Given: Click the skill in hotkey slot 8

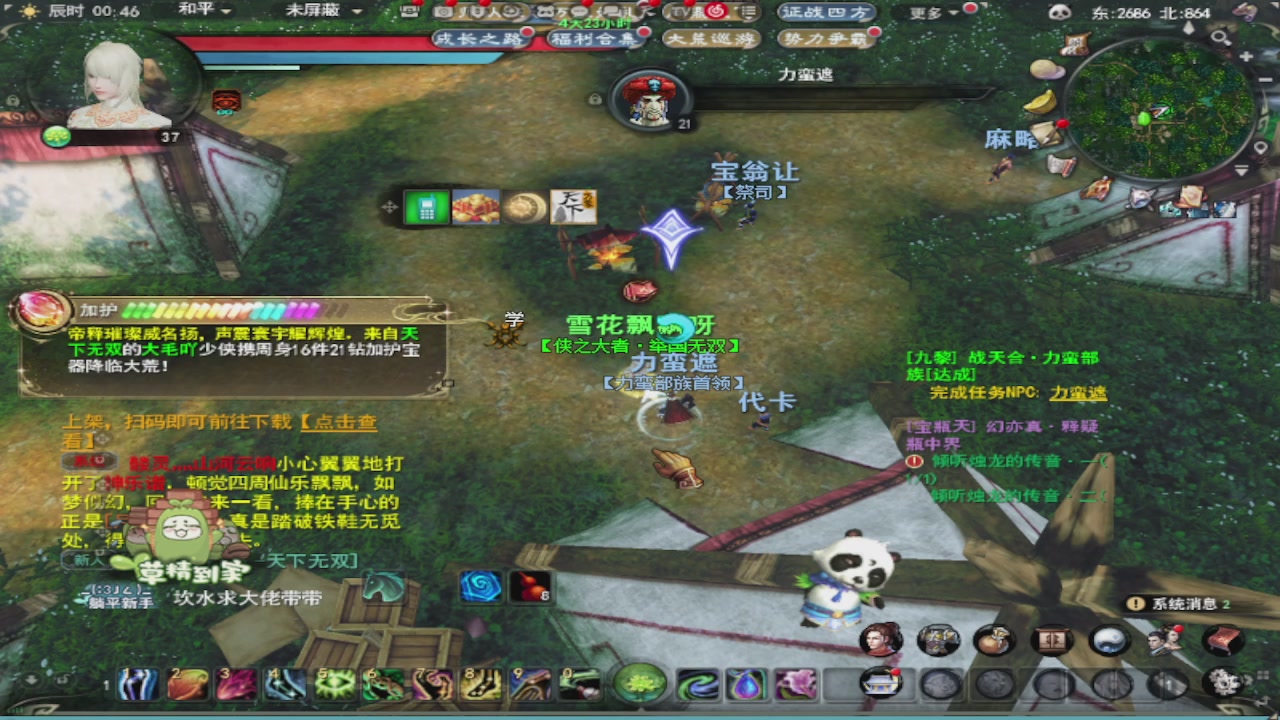Looking at the screenshot, I should 482,684.
